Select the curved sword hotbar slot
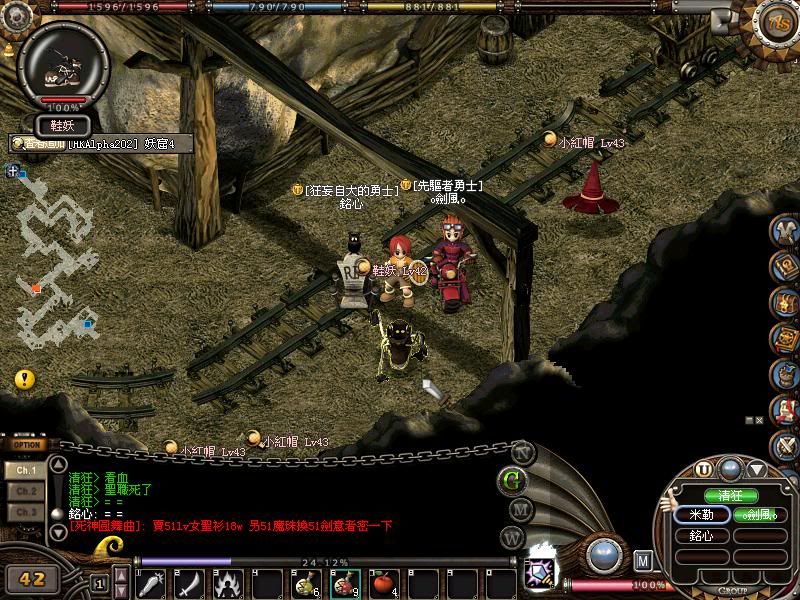Screen dimensions: 800x600 pos(189,583)
